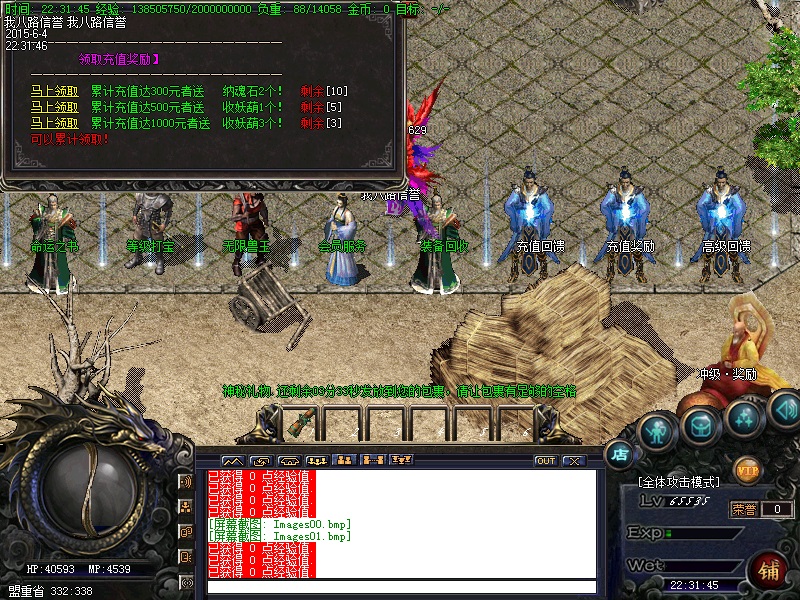The width and height of the screenshot is (800, 600).
Task: Toggle the sound speaker icon
Action: pyautogui.click(x=785, y=407)
